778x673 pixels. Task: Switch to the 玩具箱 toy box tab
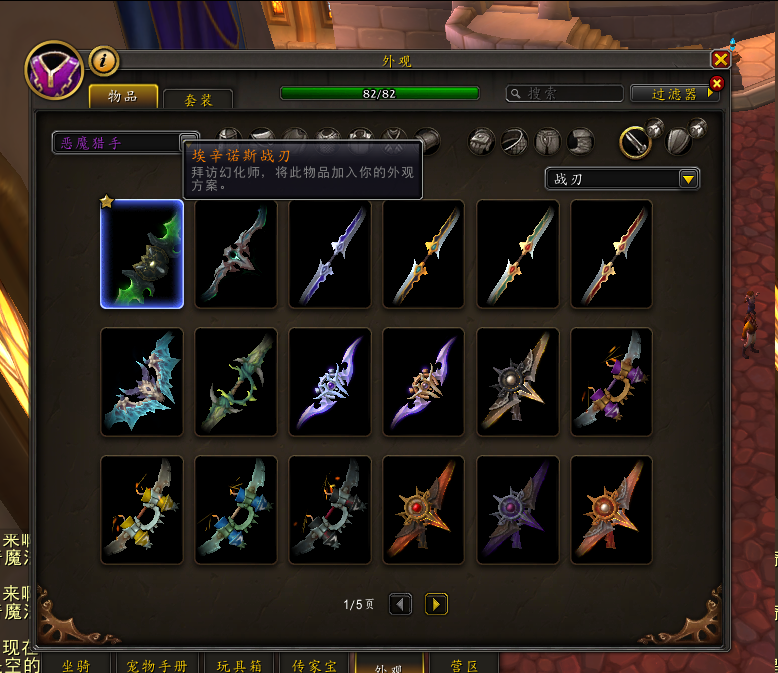239,665
